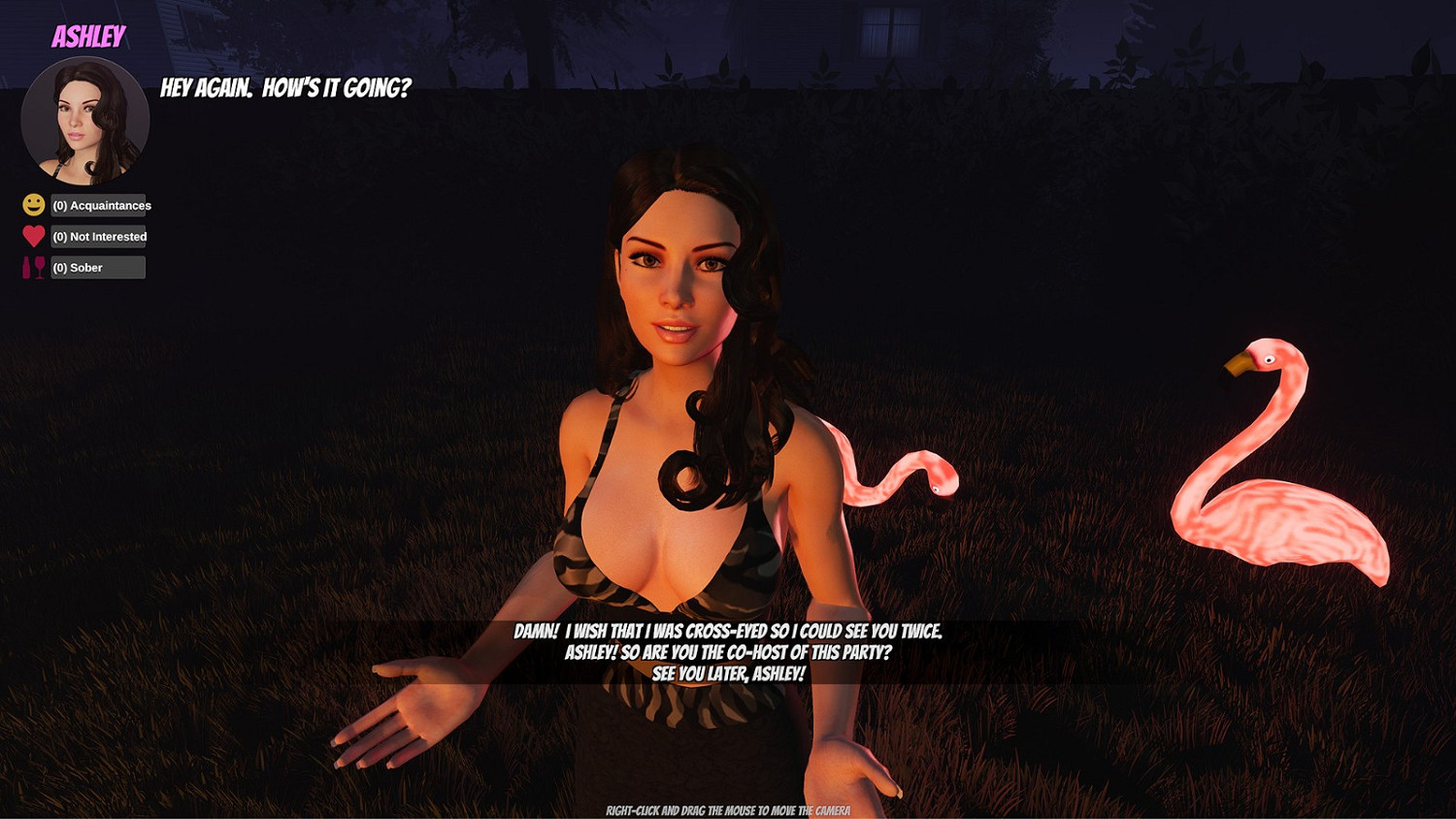The height and width of the screenshot is (819, 1456).
Task: Toggle the (0) Not Interested status badge
Action: pyautogui.click(x=99, y=236)
